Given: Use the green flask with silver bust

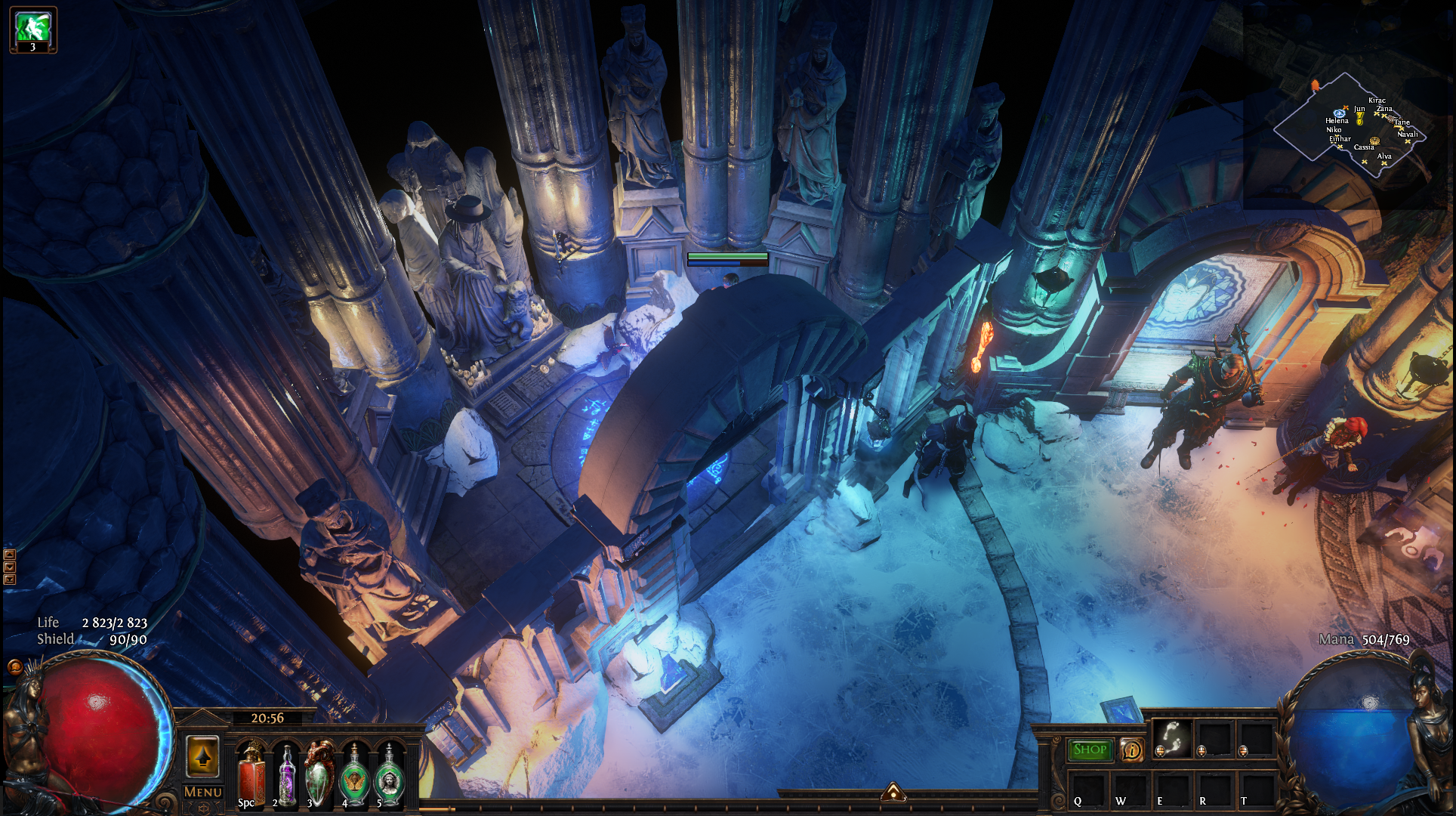Looking at the screenshot, I should 389,774.
